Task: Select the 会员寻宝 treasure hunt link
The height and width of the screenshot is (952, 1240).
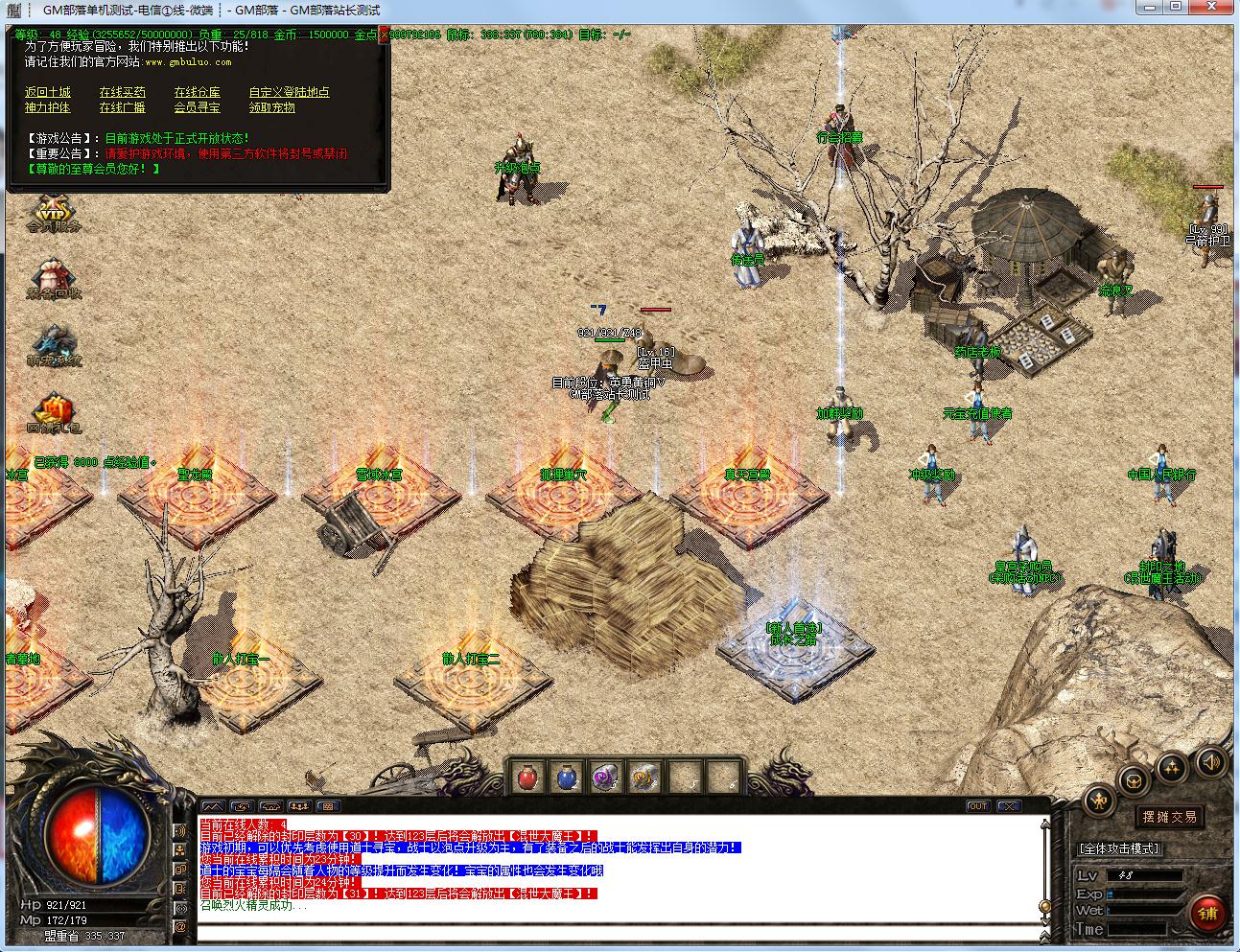Action: coord(197,107)
